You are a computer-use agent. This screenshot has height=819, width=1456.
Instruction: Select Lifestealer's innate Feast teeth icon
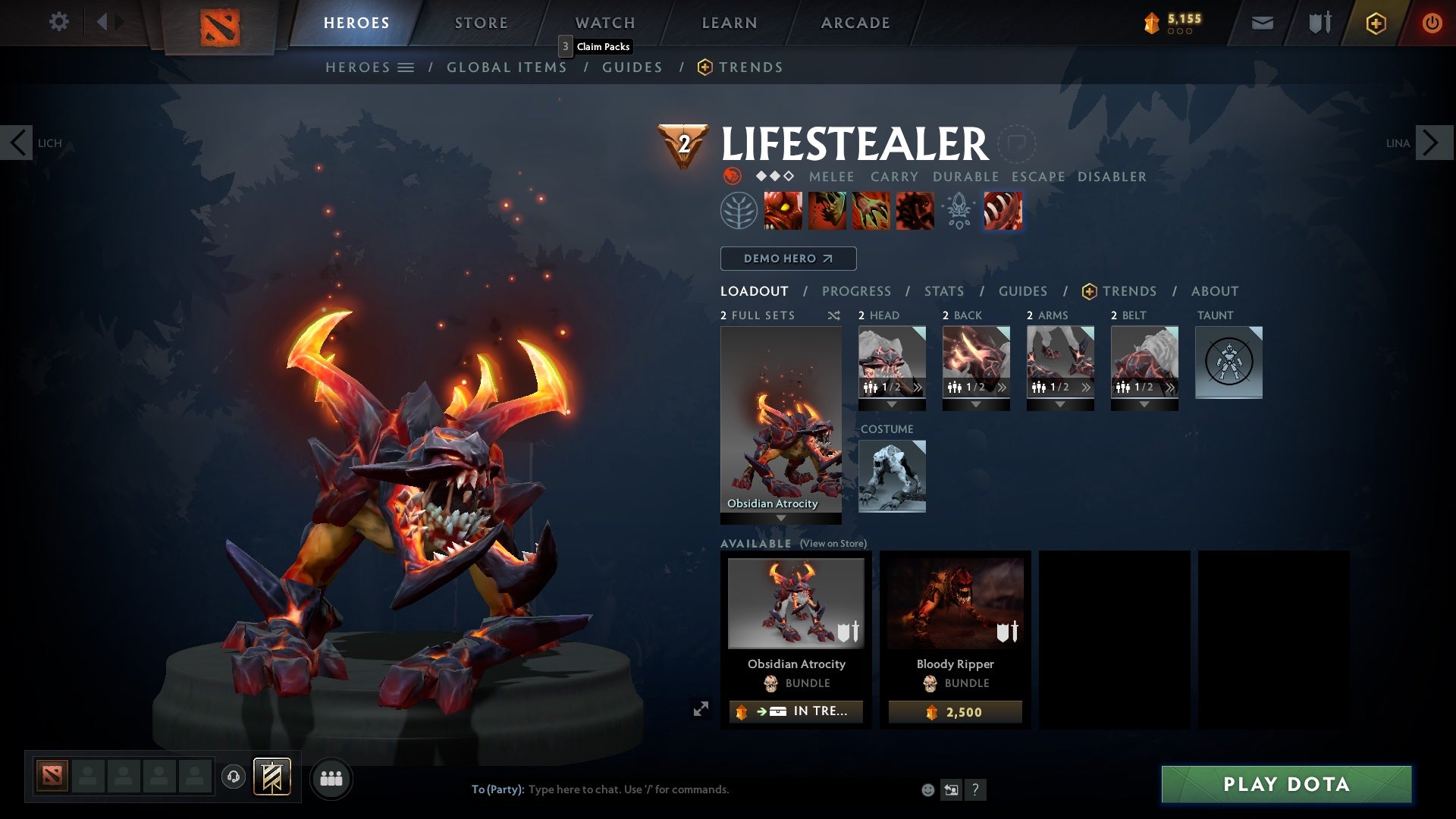(1003, 210)
